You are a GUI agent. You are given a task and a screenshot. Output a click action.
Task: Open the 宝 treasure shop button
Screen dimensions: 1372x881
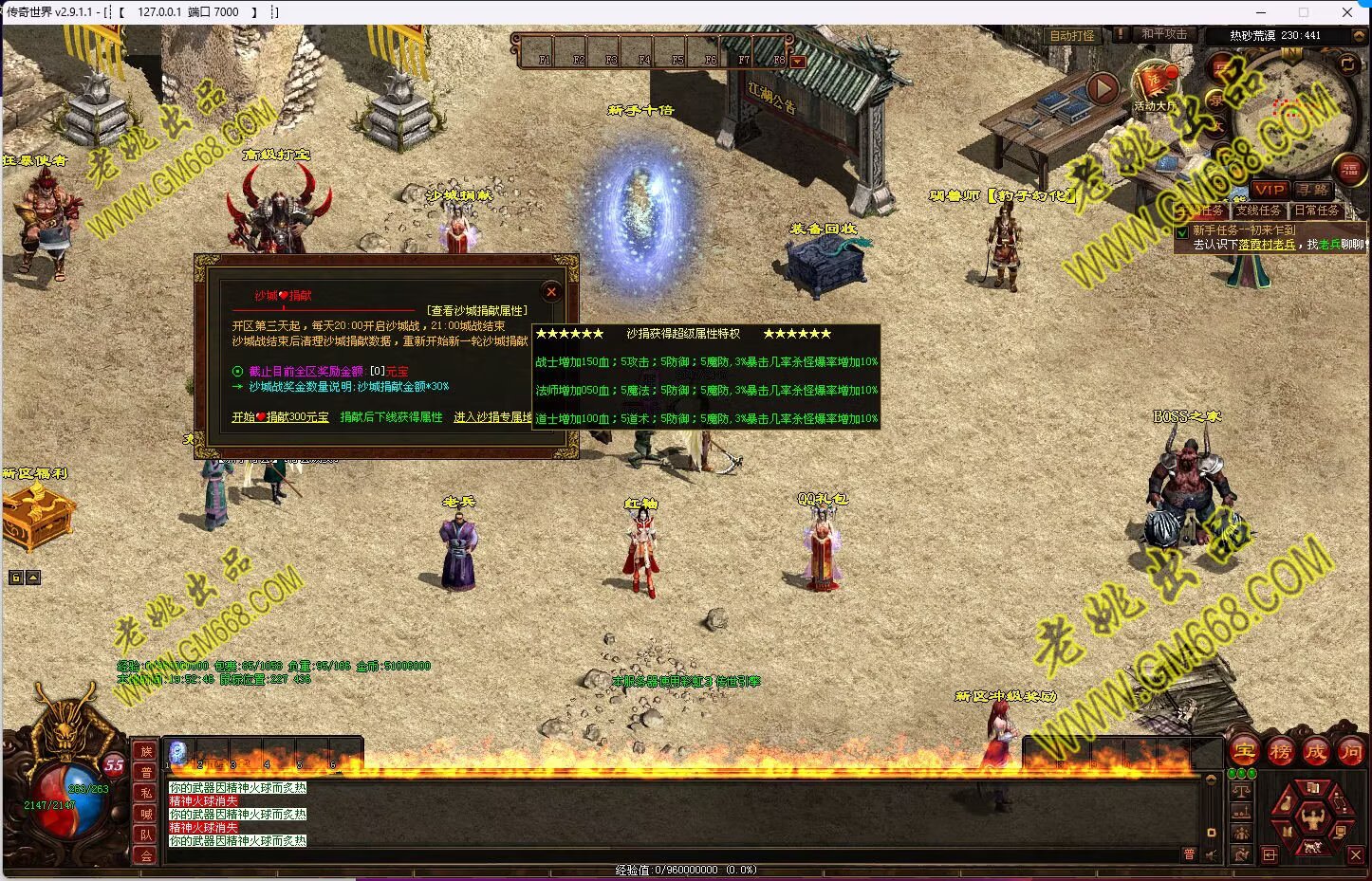tap(1245, 752)
